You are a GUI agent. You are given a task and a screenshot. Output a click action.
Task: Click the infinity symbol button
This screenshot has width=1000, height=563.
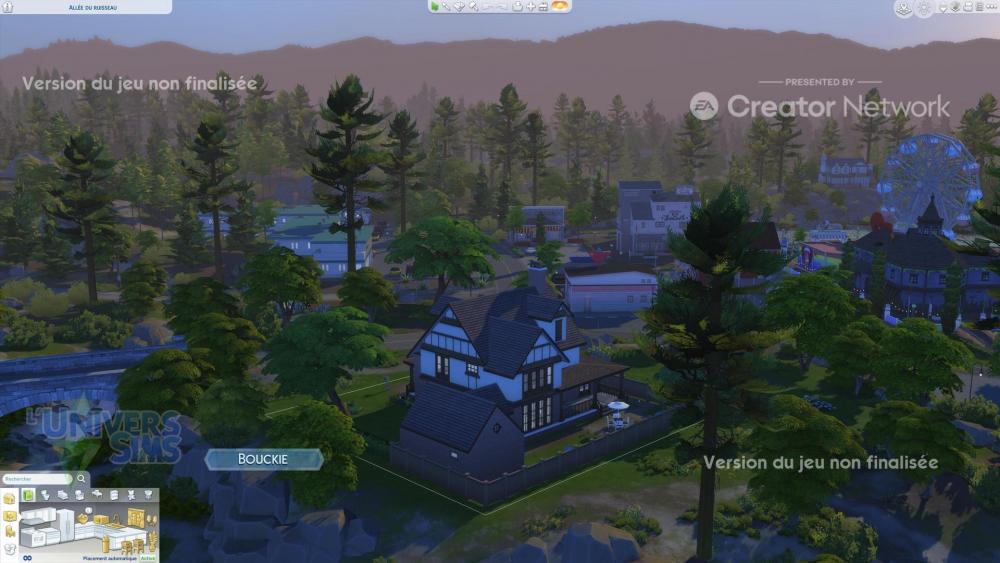(x=27, y=557)
